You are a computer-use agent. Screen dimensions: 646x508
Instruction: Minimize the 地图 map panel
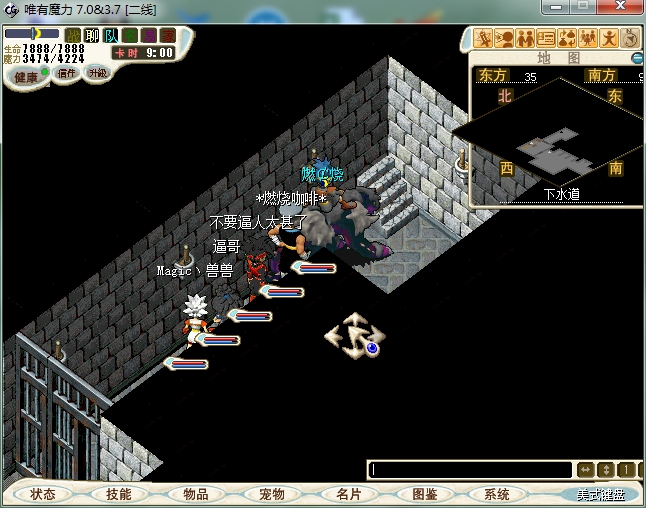pyautogui.click(x=638, y=58)
